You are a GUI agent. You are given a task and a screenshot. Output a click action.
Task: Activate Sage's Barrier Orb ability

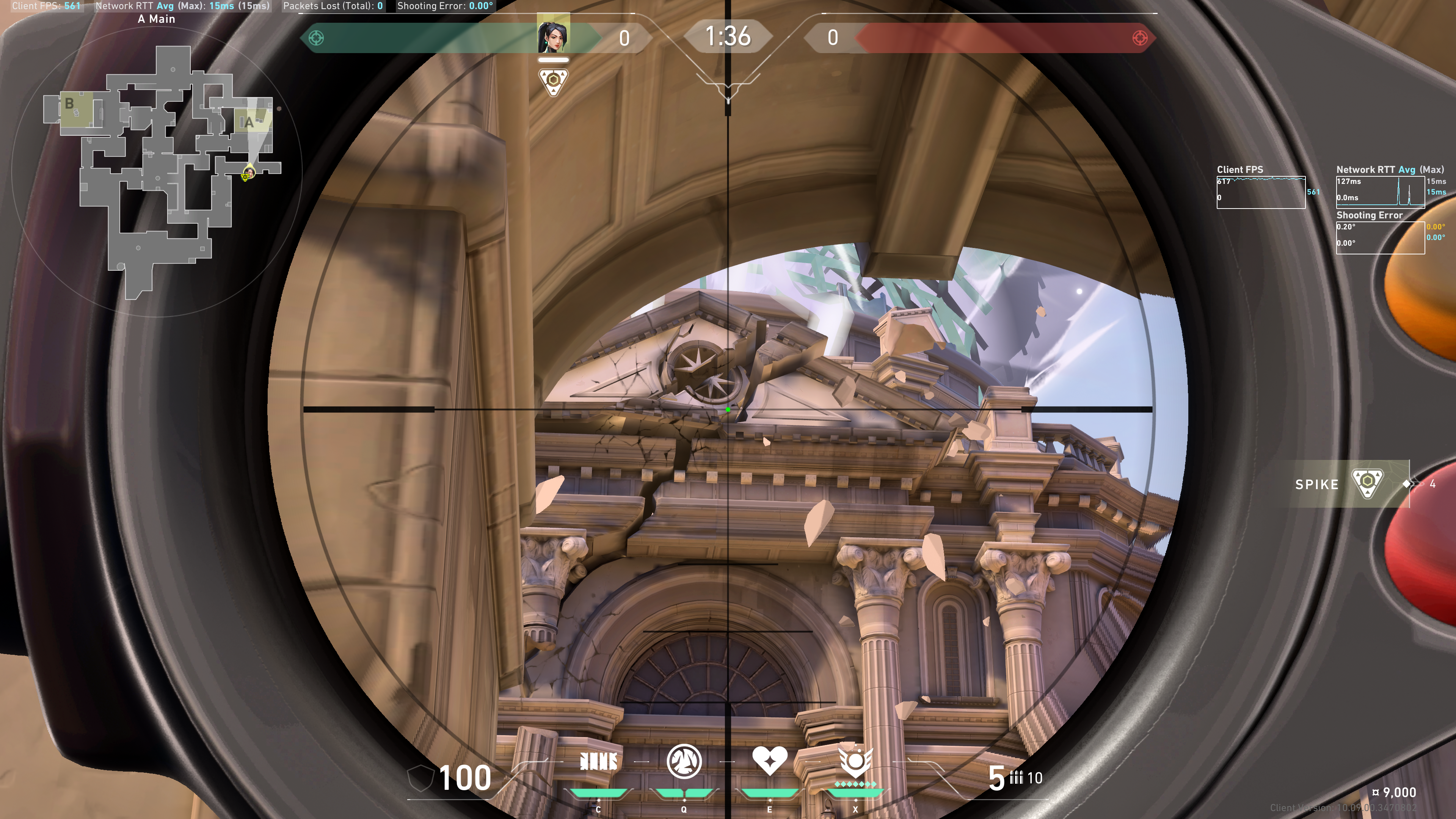(x=599, y=762)
